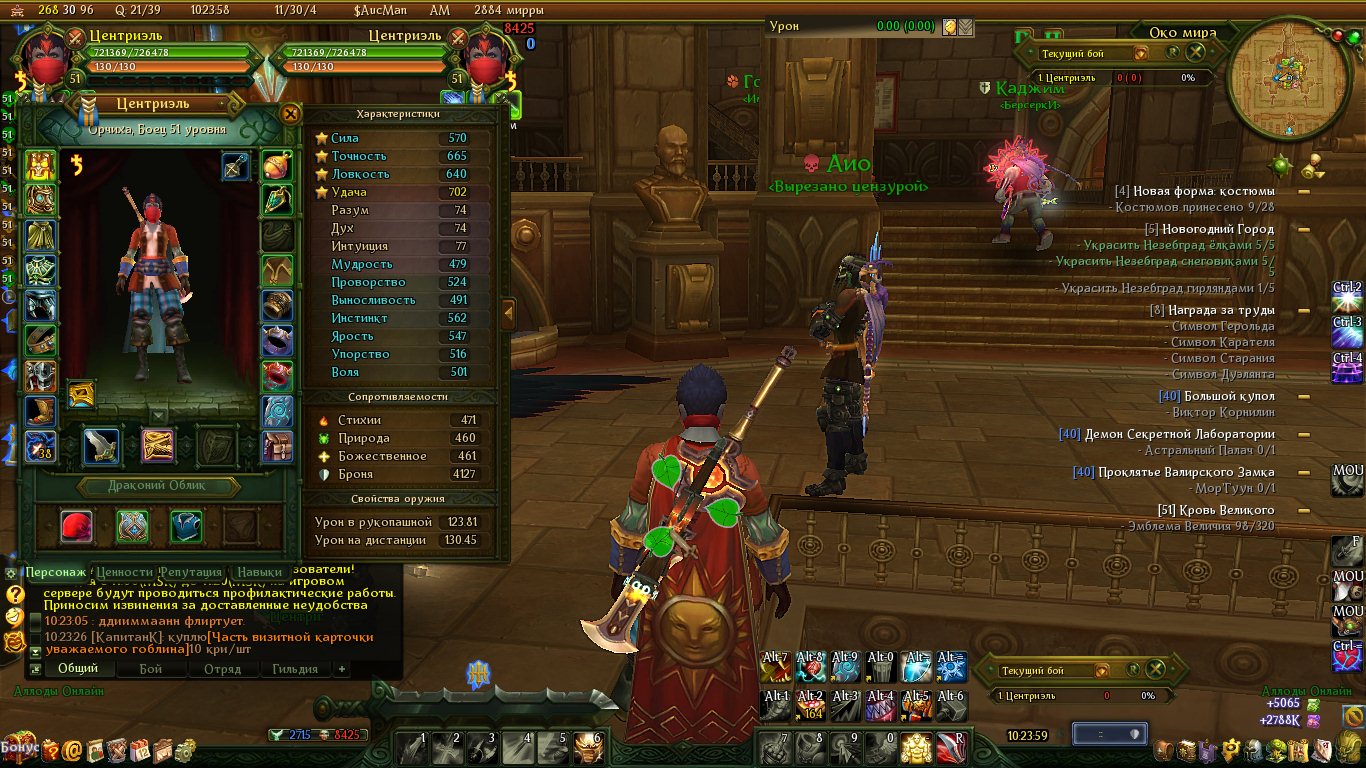1366x768 pixels.
Task: Select the Бой chat tab
Action: click(x=151, y=669)
